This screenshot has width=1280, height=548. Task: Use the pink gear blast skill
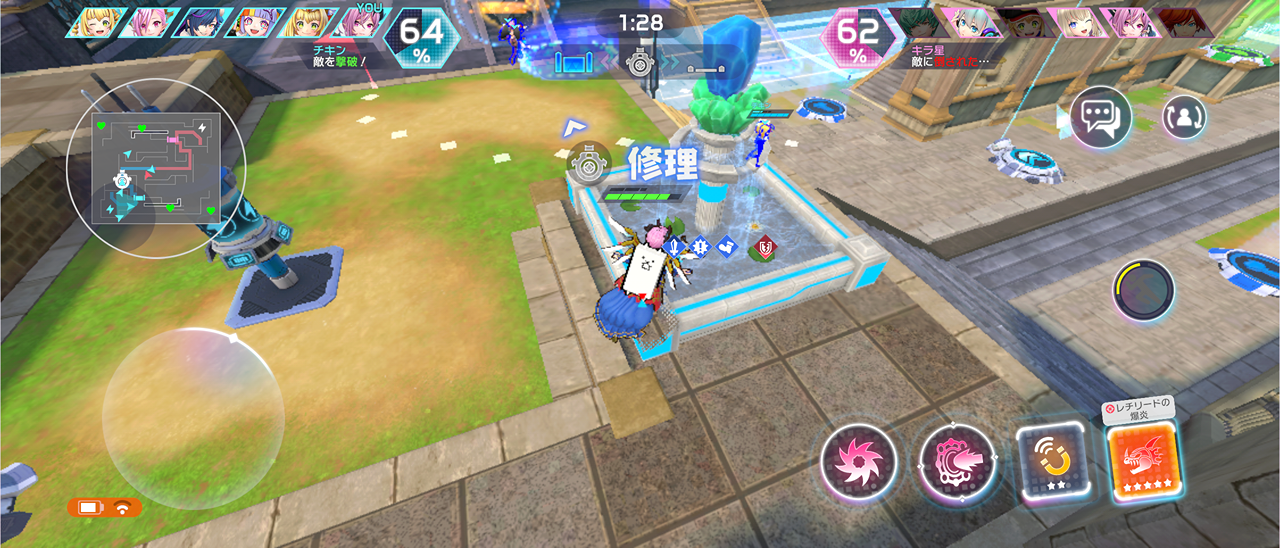pyautogui.click(x=956, y=463)
